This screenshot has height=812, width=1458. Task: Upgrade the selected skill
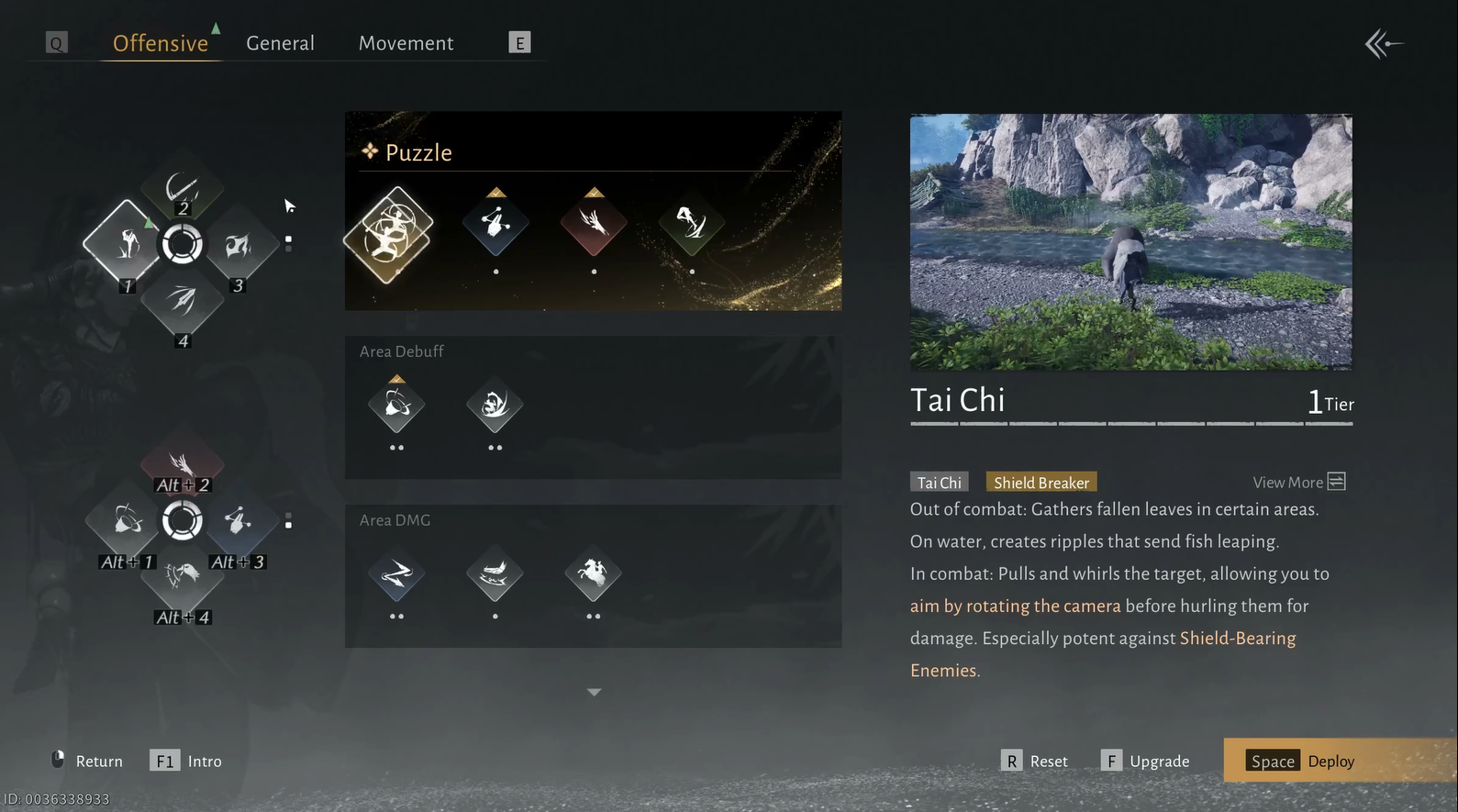click(x=1146, y=761)
